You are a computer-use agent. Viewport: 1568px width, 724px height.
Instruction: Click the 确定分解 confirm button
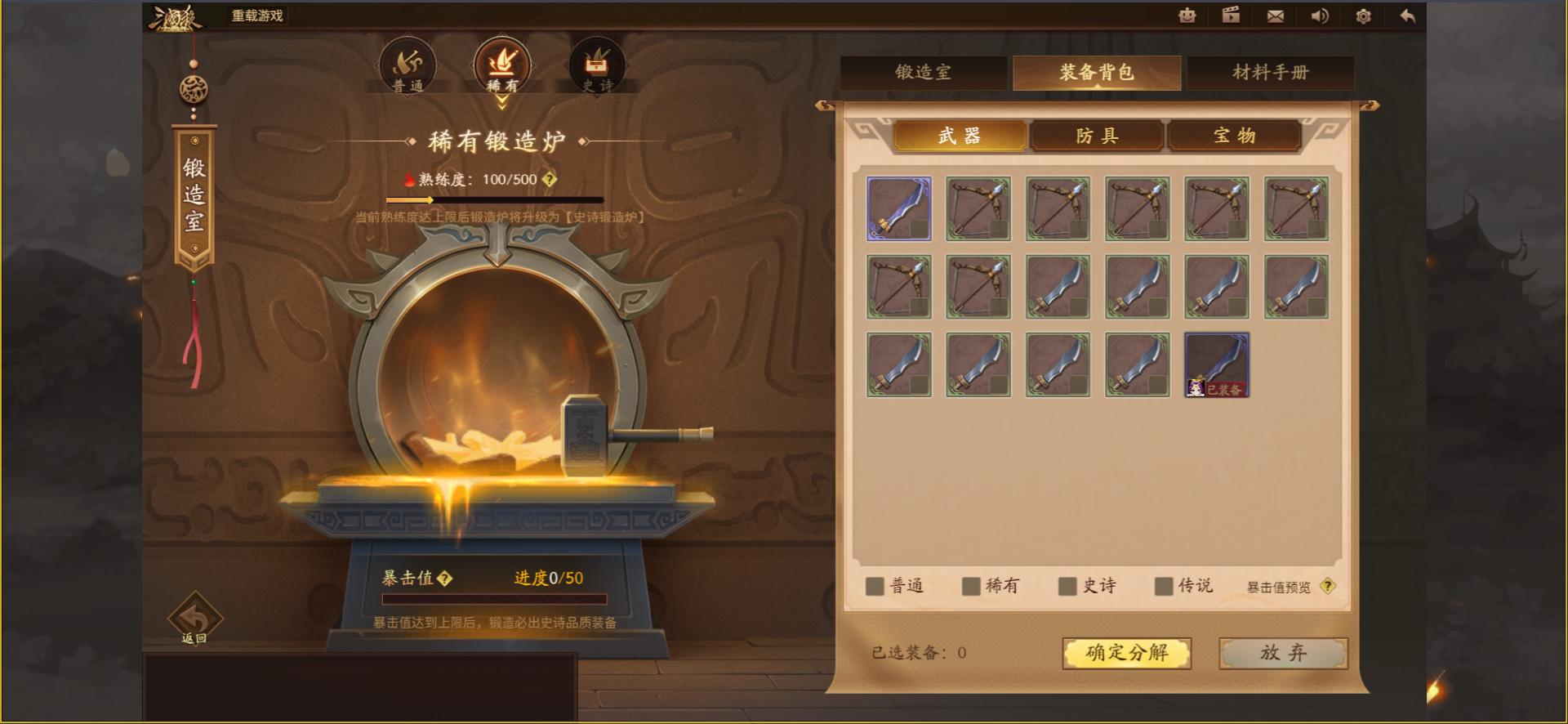pos(1126,653)
